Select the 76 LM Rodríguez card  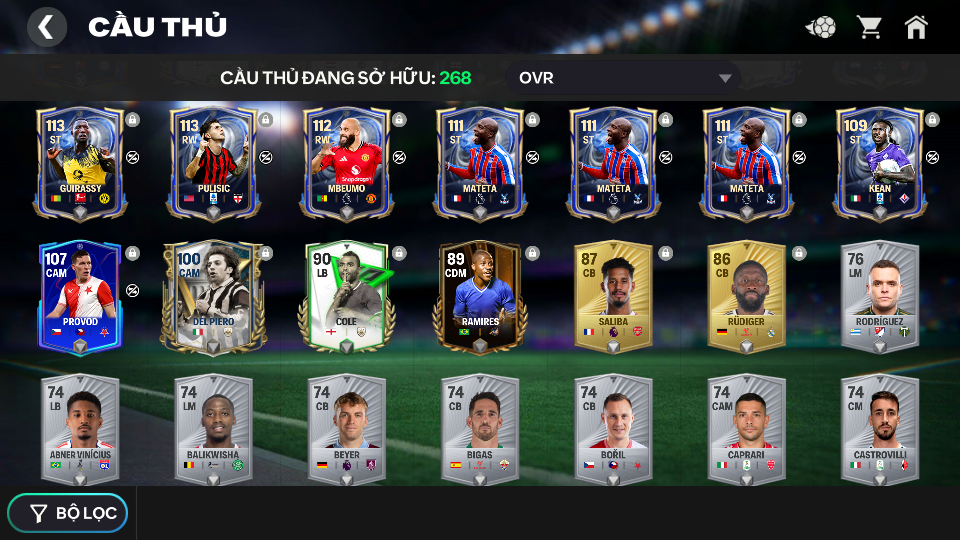click(x=880, y=296)
